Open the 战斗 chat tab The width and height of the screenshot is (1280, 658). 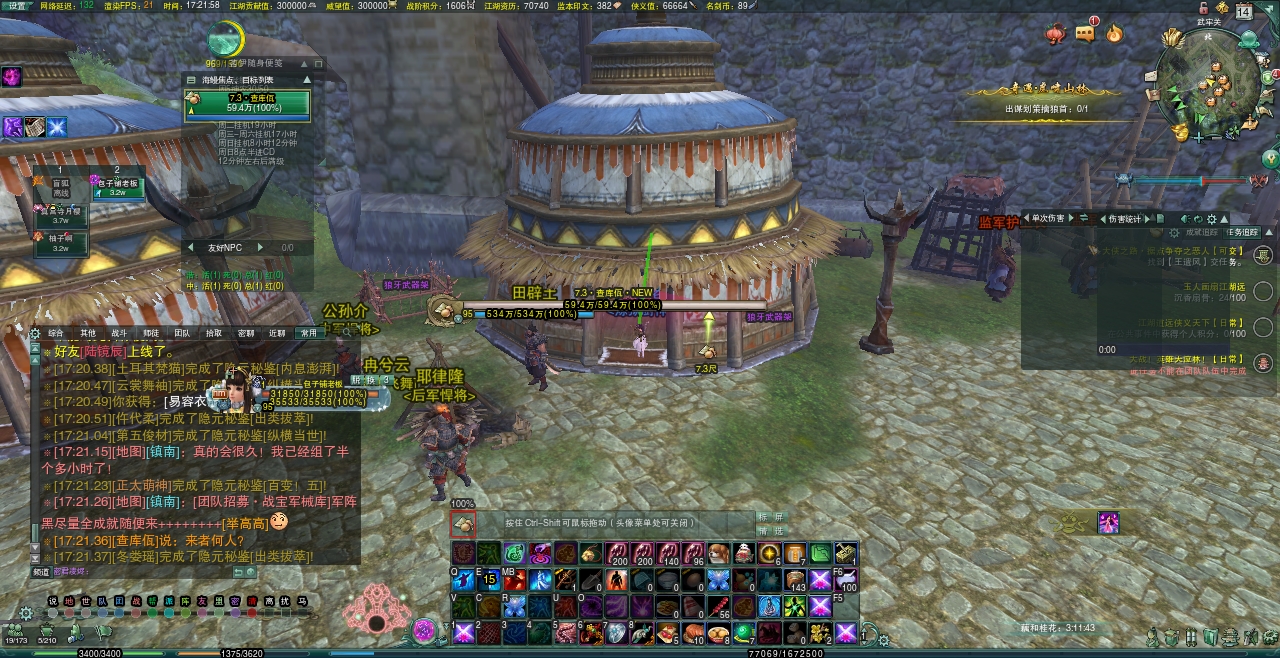tap(119, 333)
